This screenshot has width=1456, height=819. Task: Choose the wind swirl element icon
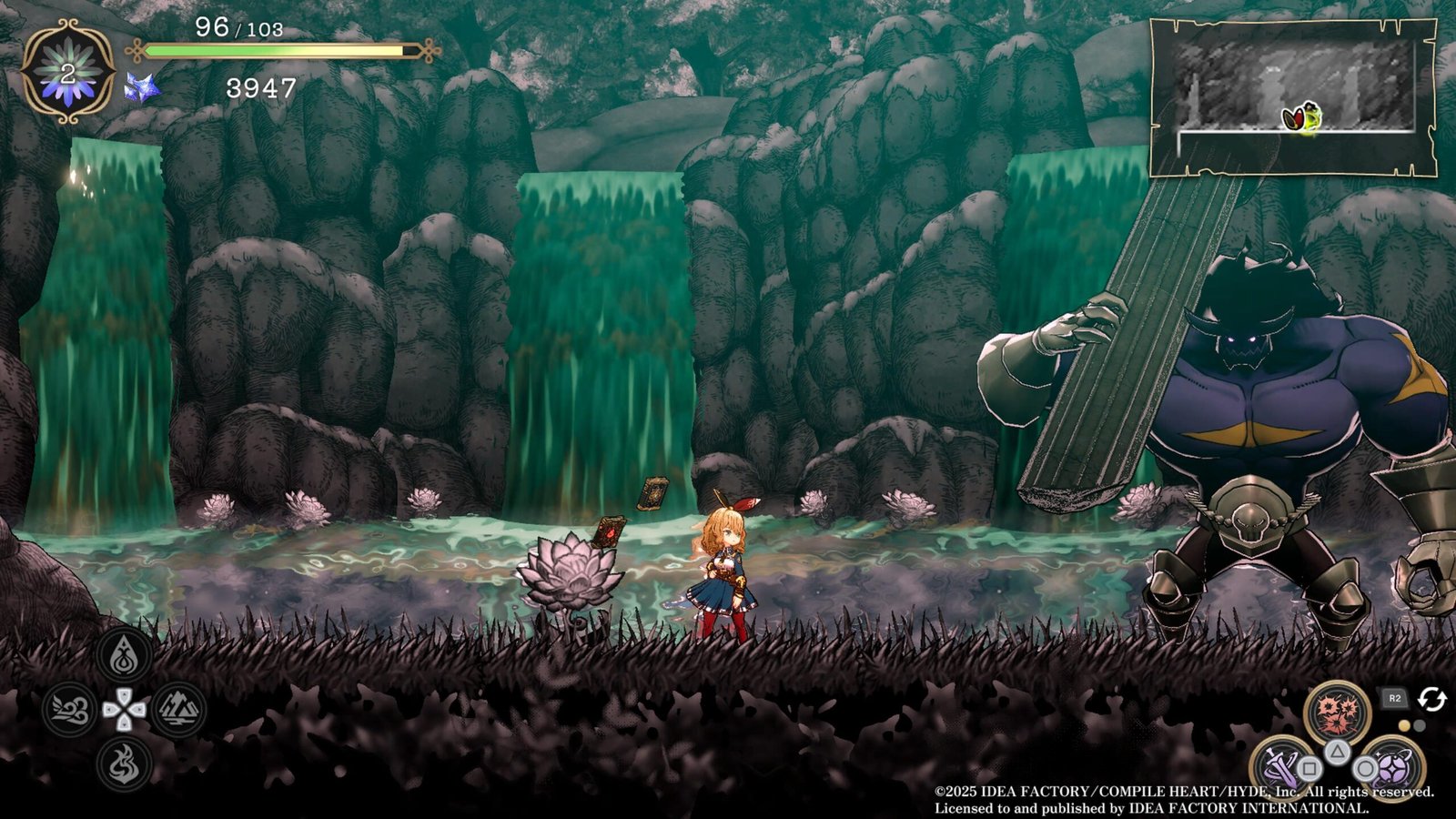tap(70, 709)
